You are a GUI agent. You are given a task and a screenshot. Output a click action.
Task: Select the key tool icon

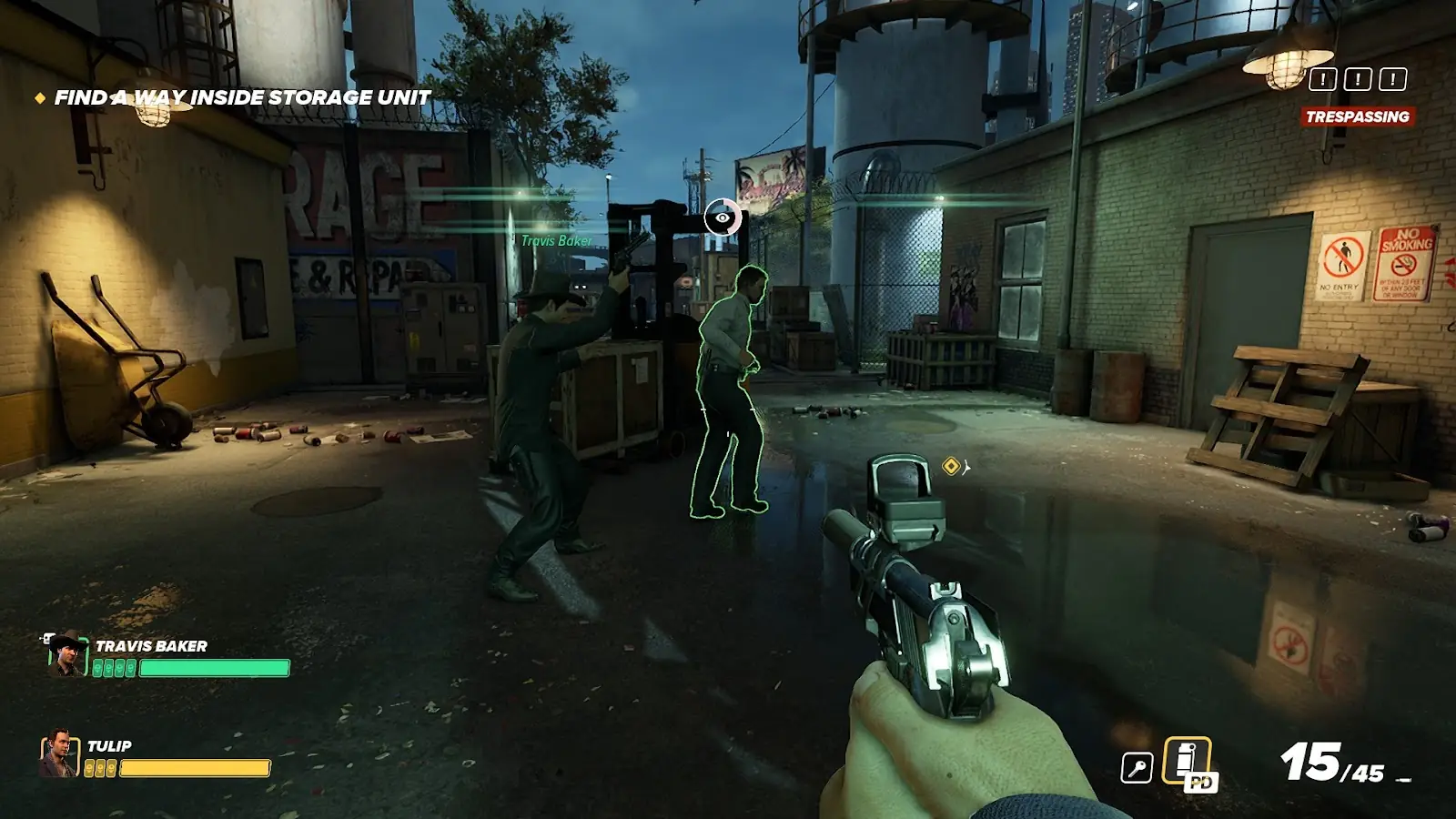coord(1137,768)
